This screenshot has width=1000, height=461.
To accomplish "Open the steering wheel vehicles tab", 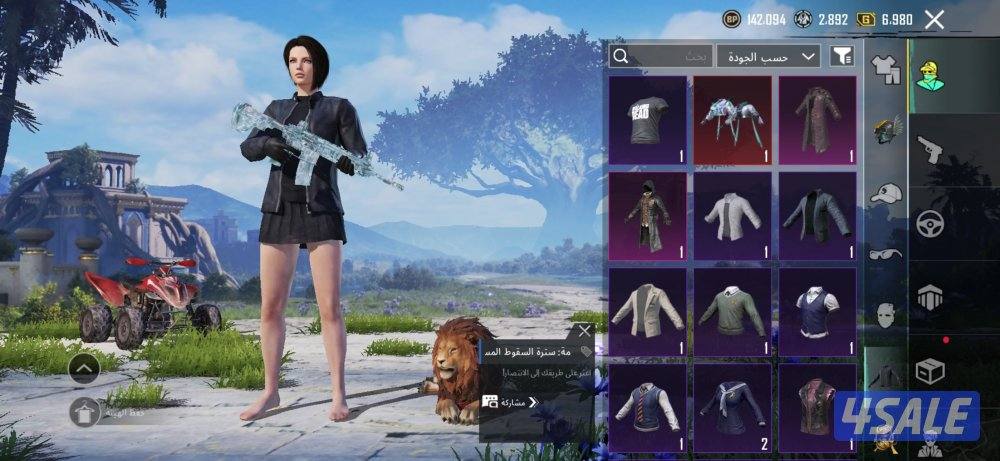I will (x=930, y=222).
